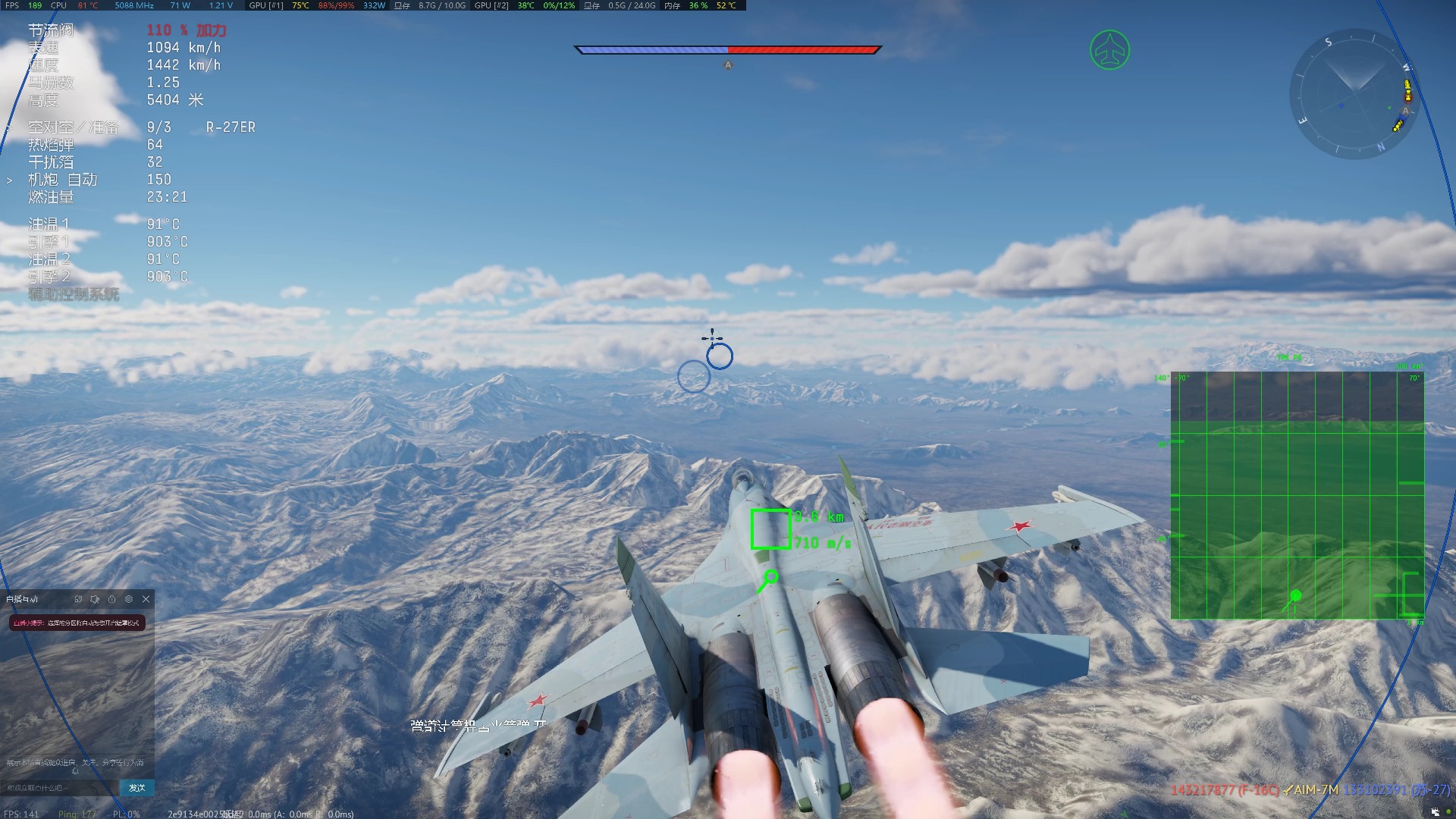This screenshot has width=1456, height=819.
Task: Click the blue 发送 send button
Action: 137,788
